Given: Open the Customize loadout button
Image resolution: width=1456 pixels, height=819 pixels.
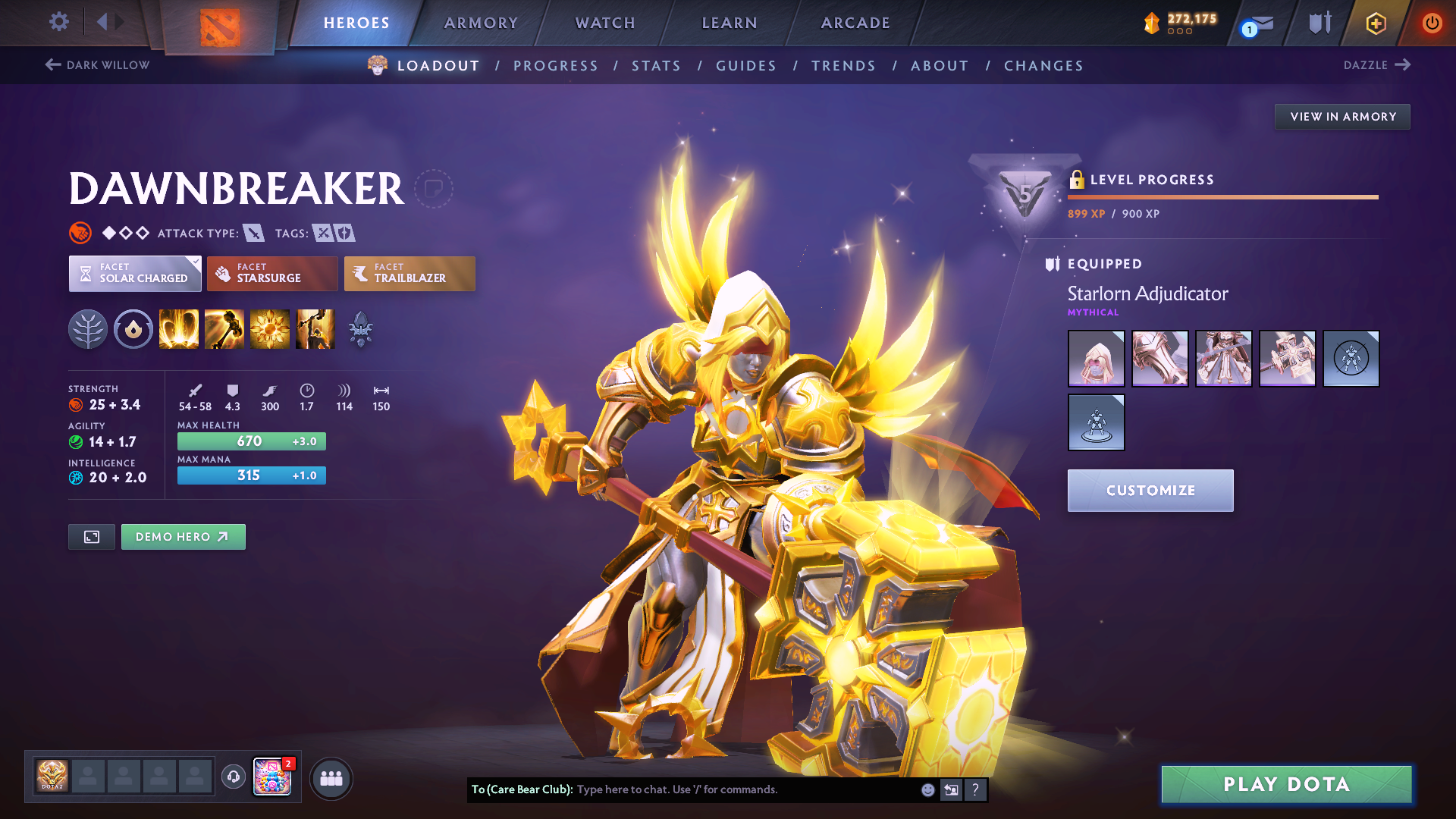Looking at the screenshot, I should pos(1150,491).
